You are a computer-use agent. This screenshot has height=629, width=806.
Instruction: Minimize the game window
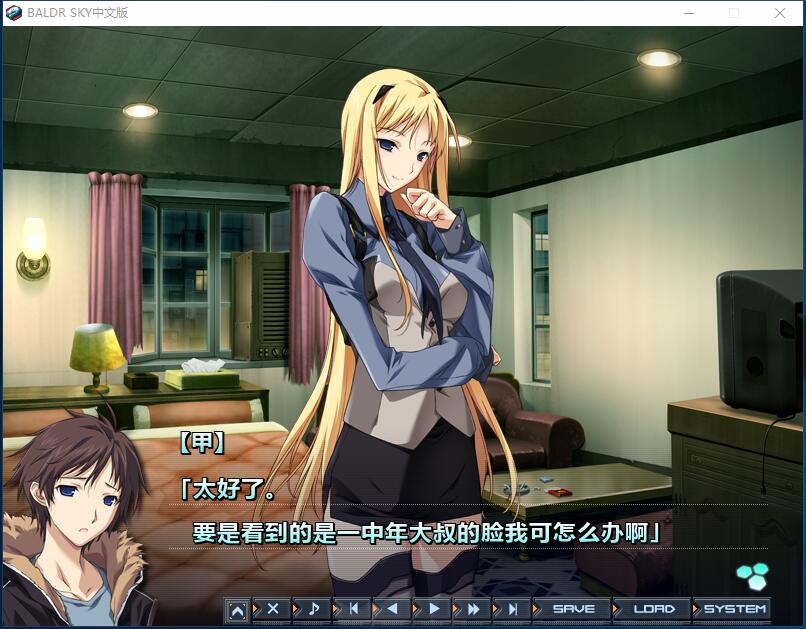click(x=689, y=13)
